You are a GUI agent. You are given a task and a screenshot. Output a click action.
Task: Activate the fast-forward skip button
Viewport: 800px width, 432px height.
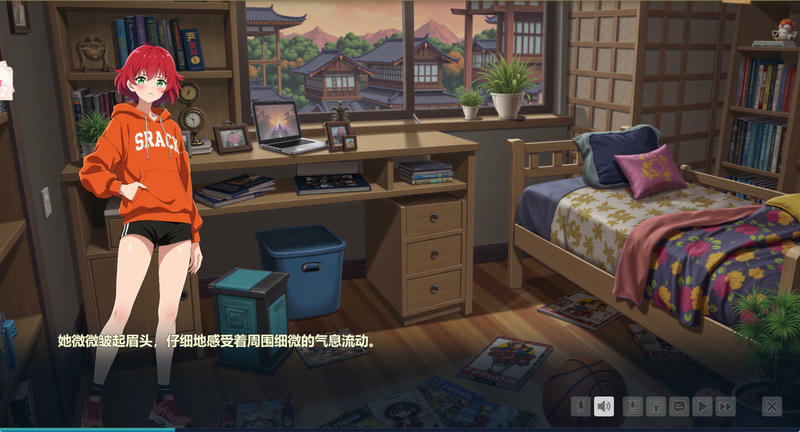726,406
